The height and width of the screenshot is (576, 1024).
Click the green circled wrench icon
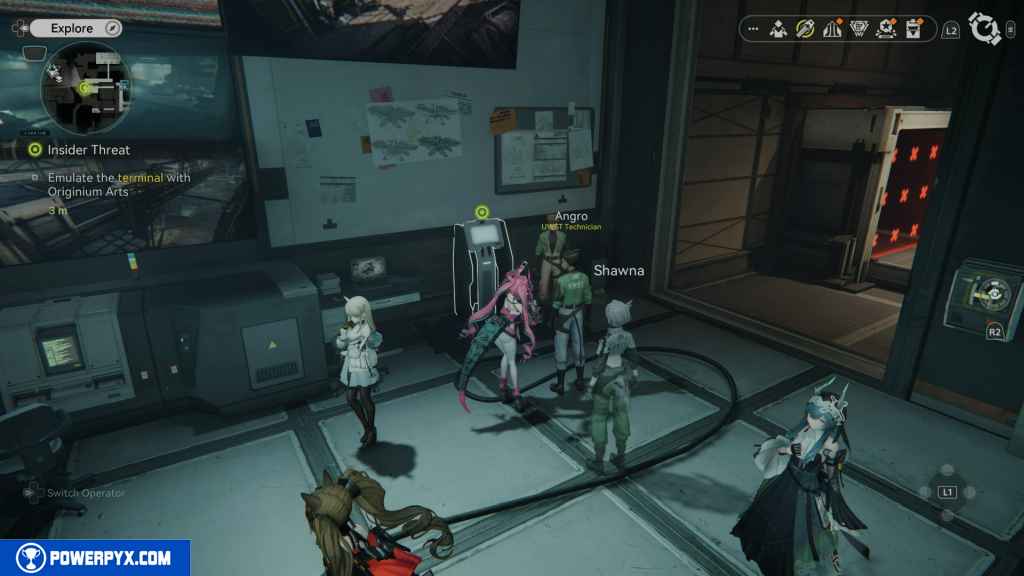[x=805, y=30]
